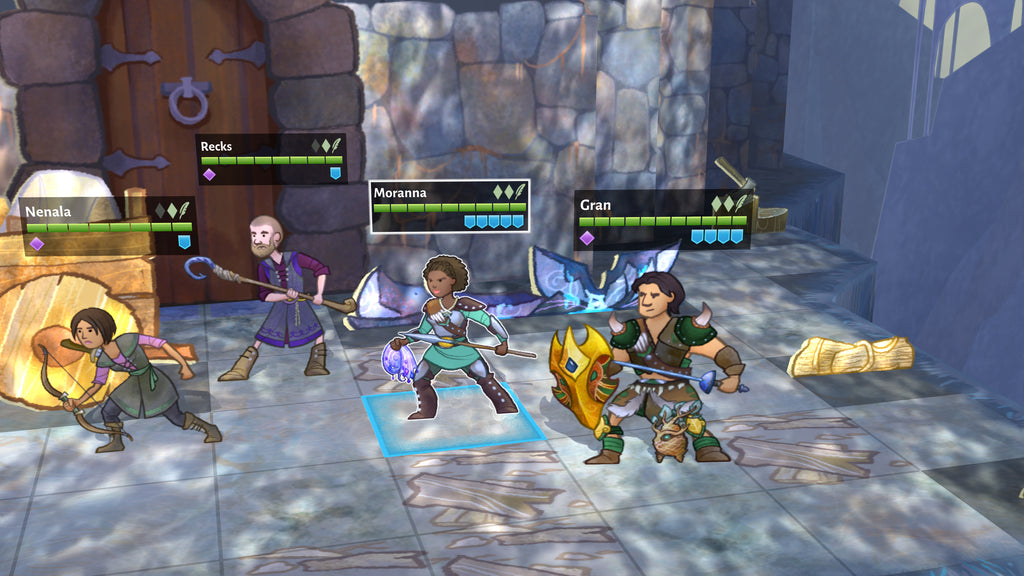Choose the Recks character nameplate
Viewport: 1024px width, 576px height.
tap(271, 160)
